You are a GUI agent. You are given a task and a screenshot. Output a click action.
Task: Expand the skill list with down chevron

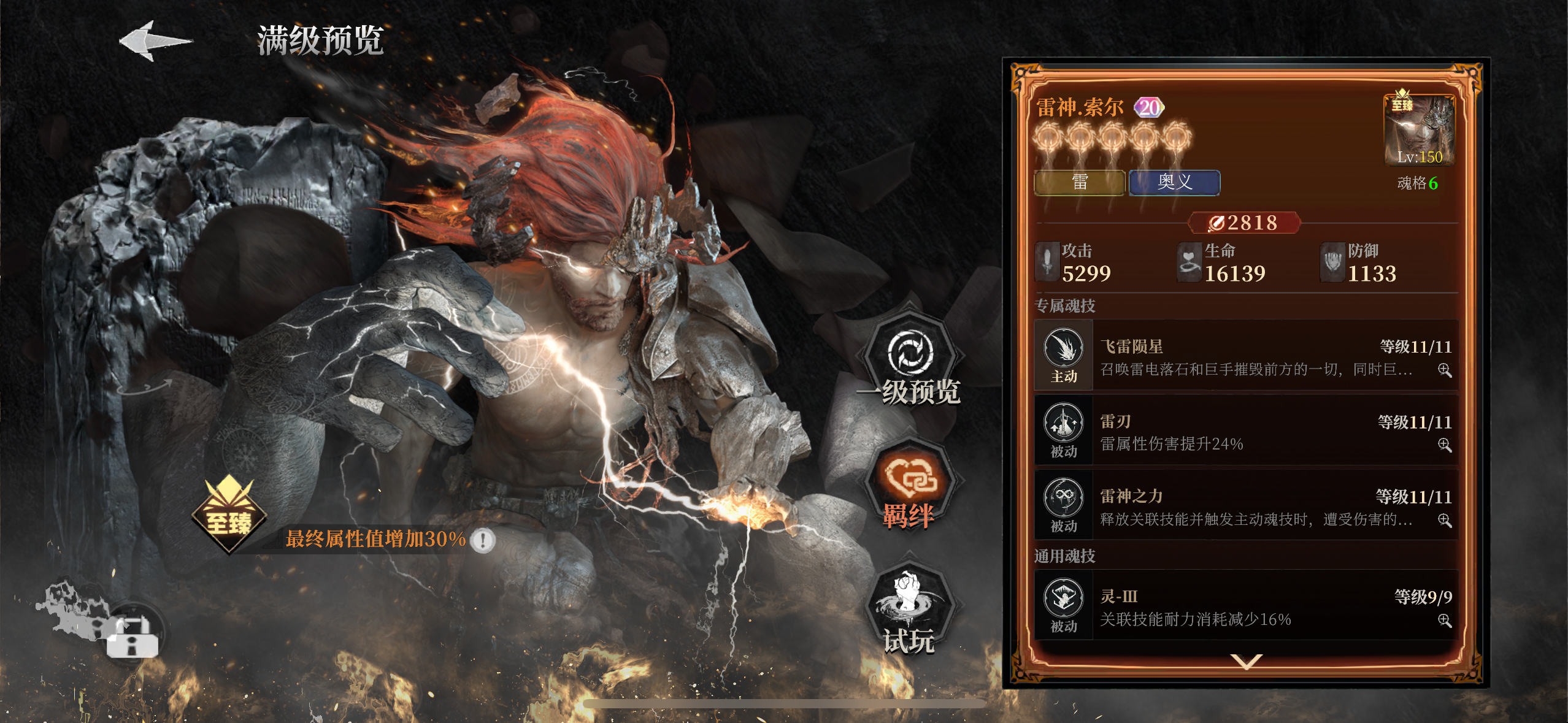(1246, 661)
